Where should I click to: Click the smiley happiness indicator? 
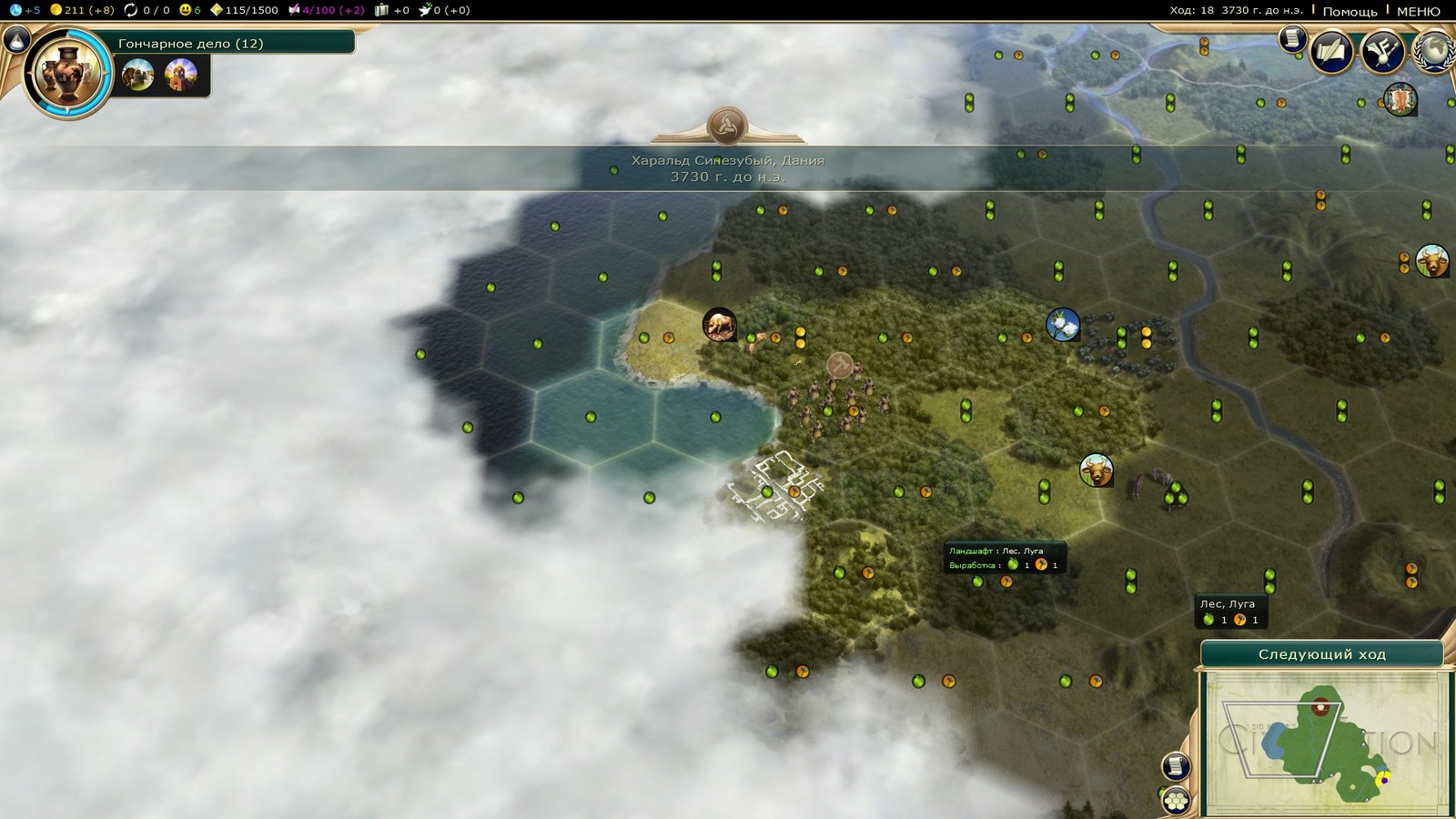[x=190, y=10]
